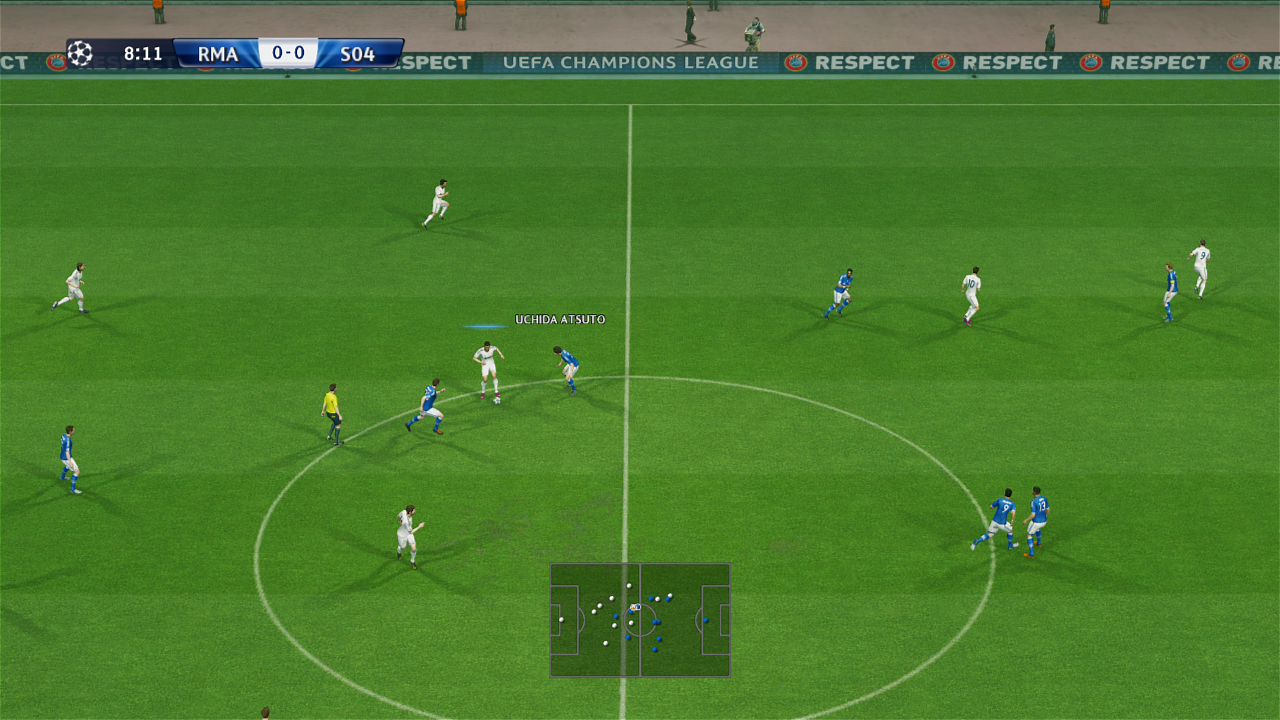The width and height of the screenshot is (1280, 720).
Task: Click the pitch radar minimap
Action: [x=640, y=620]
